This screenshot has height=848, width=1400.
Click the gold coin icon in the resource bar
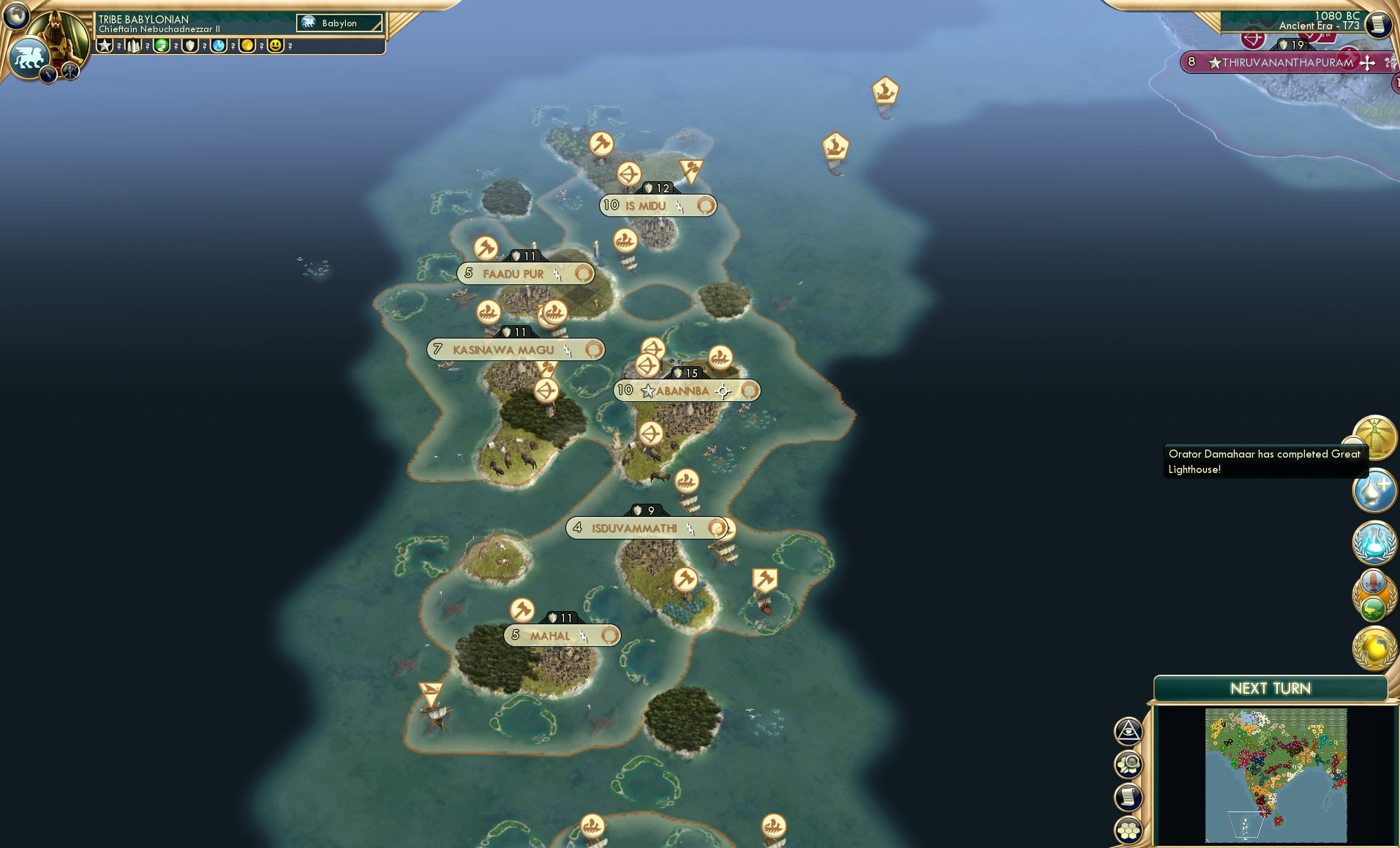(247, 46)
